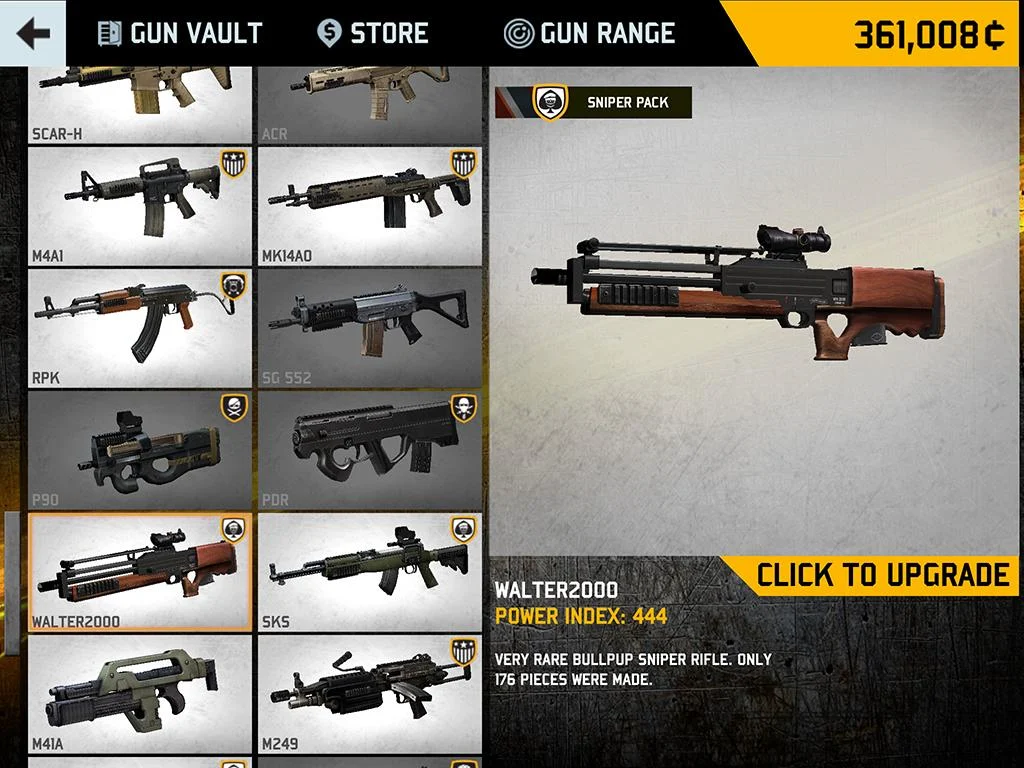Image resolution: width=1024 pixels, height=768 pixels.
Task: Pick the PDR weapon tile
Action: click(370, 451)
